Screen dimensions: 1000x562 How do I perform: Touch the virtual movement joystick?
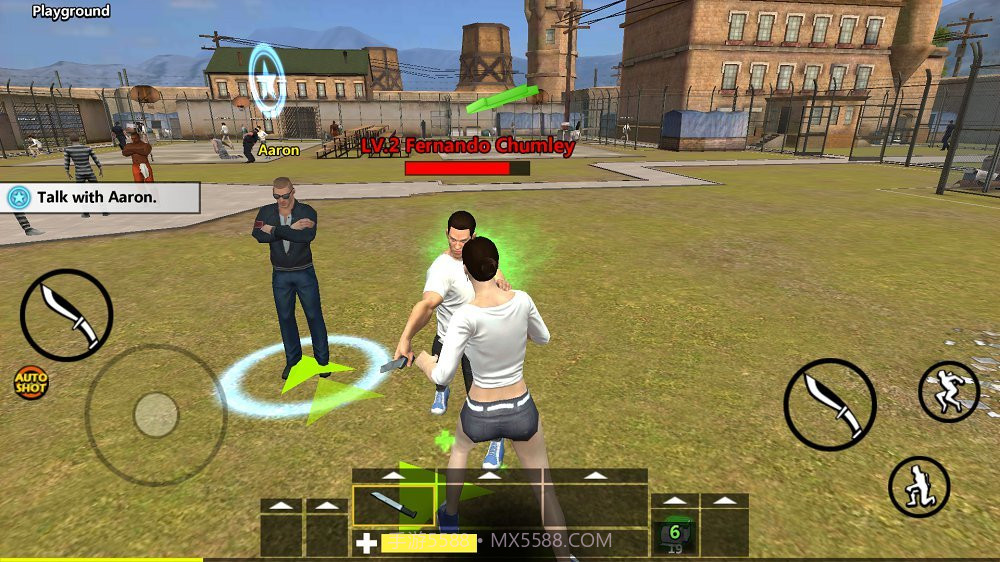(x=155, y=414)
